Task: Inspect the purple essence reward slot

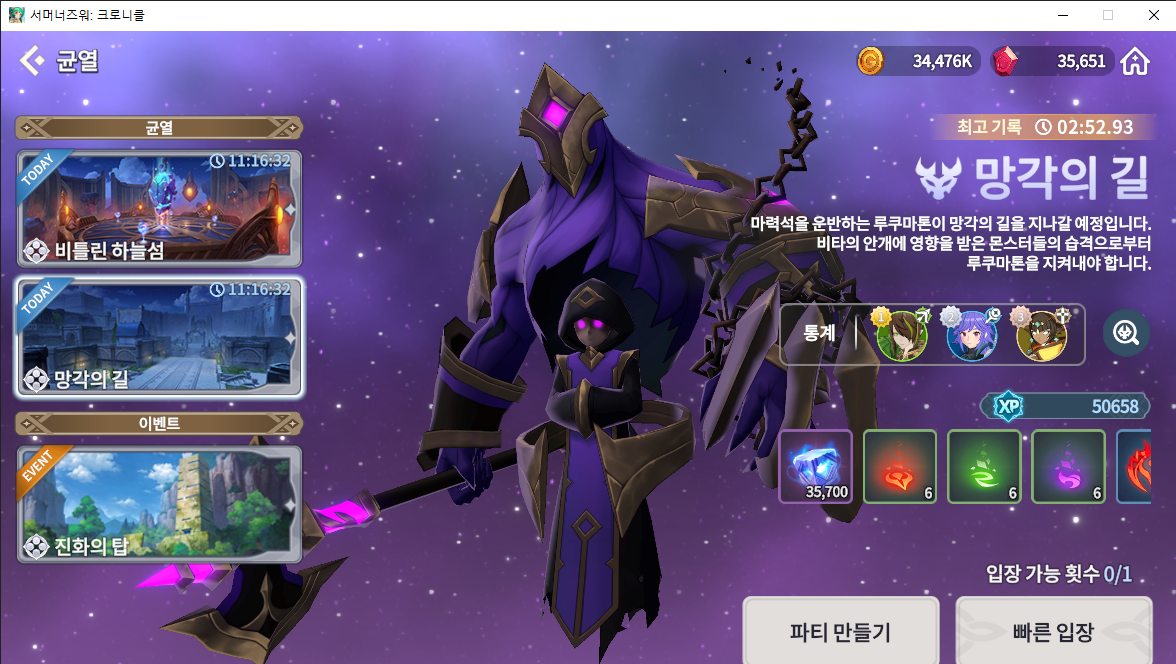Action: coord(1067,466)
